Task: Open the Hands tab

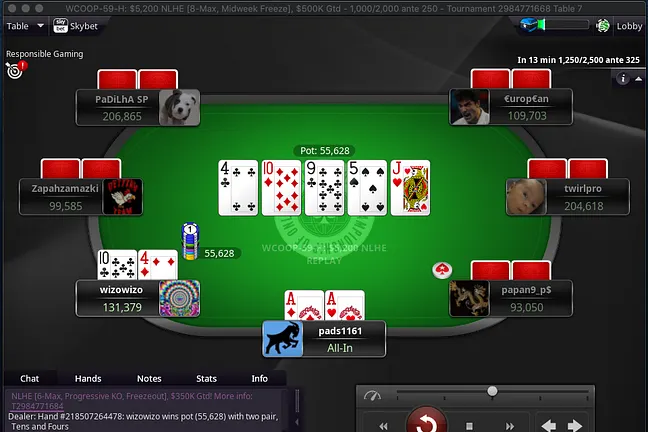Action: click(x=88, y=379)
